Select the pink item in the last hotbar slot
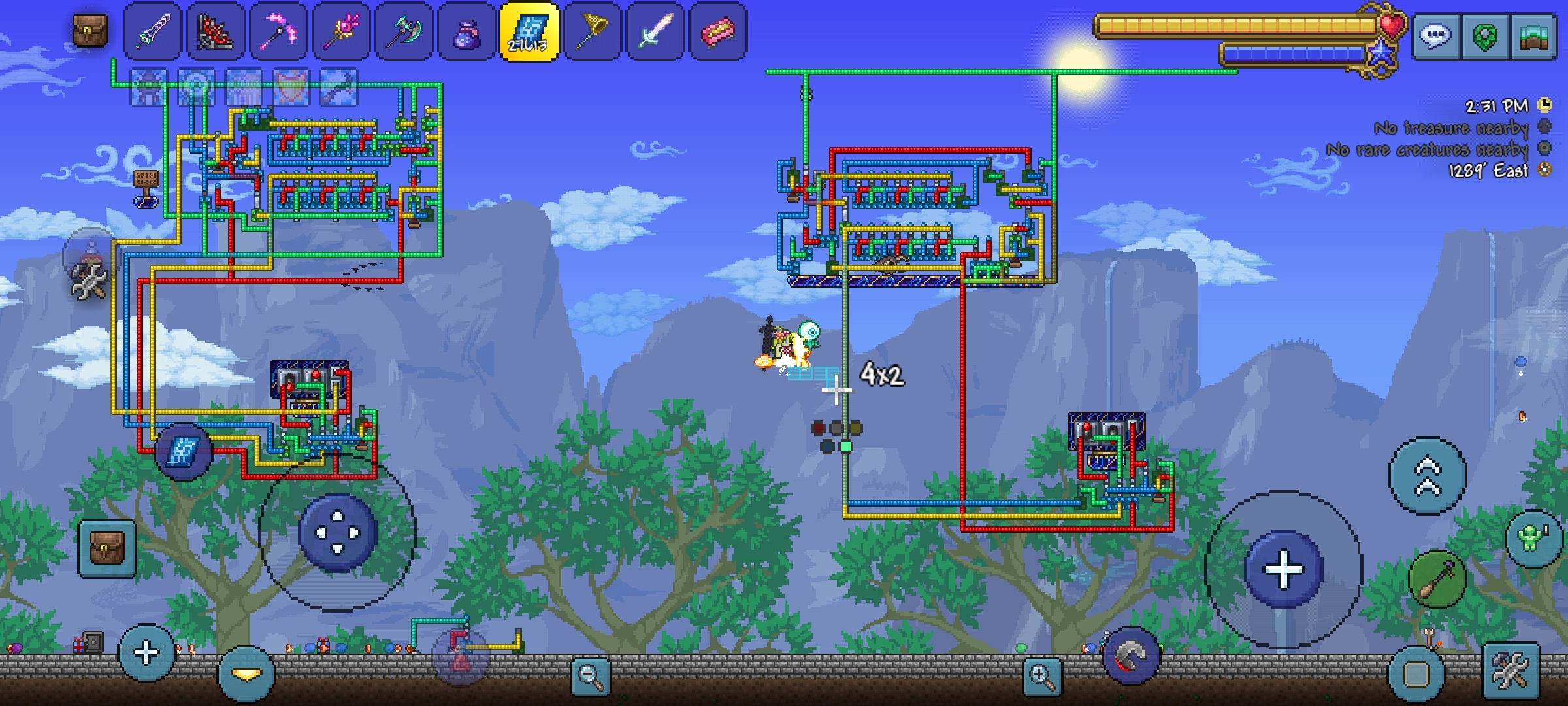Screen dimensions: 1568x706 point(717,31)
